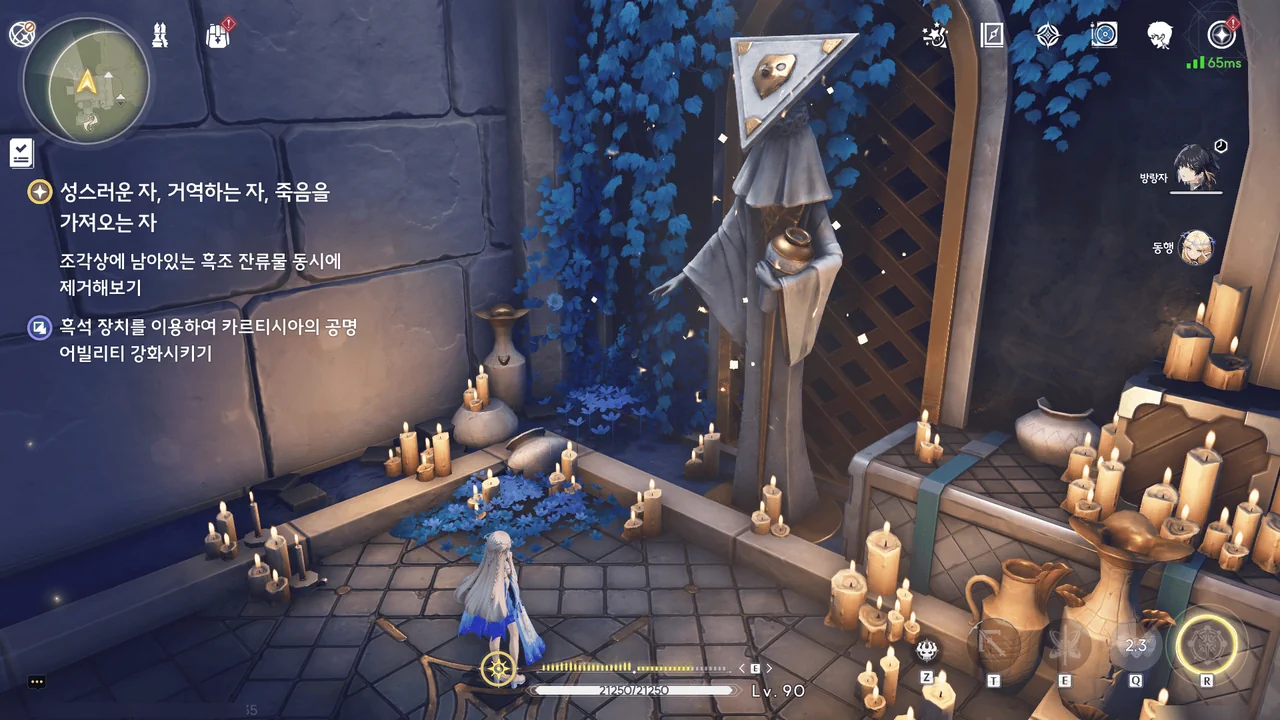Open the backpack inventory icon
Screen dimensions: 1280x720
[x=217, y=36]
